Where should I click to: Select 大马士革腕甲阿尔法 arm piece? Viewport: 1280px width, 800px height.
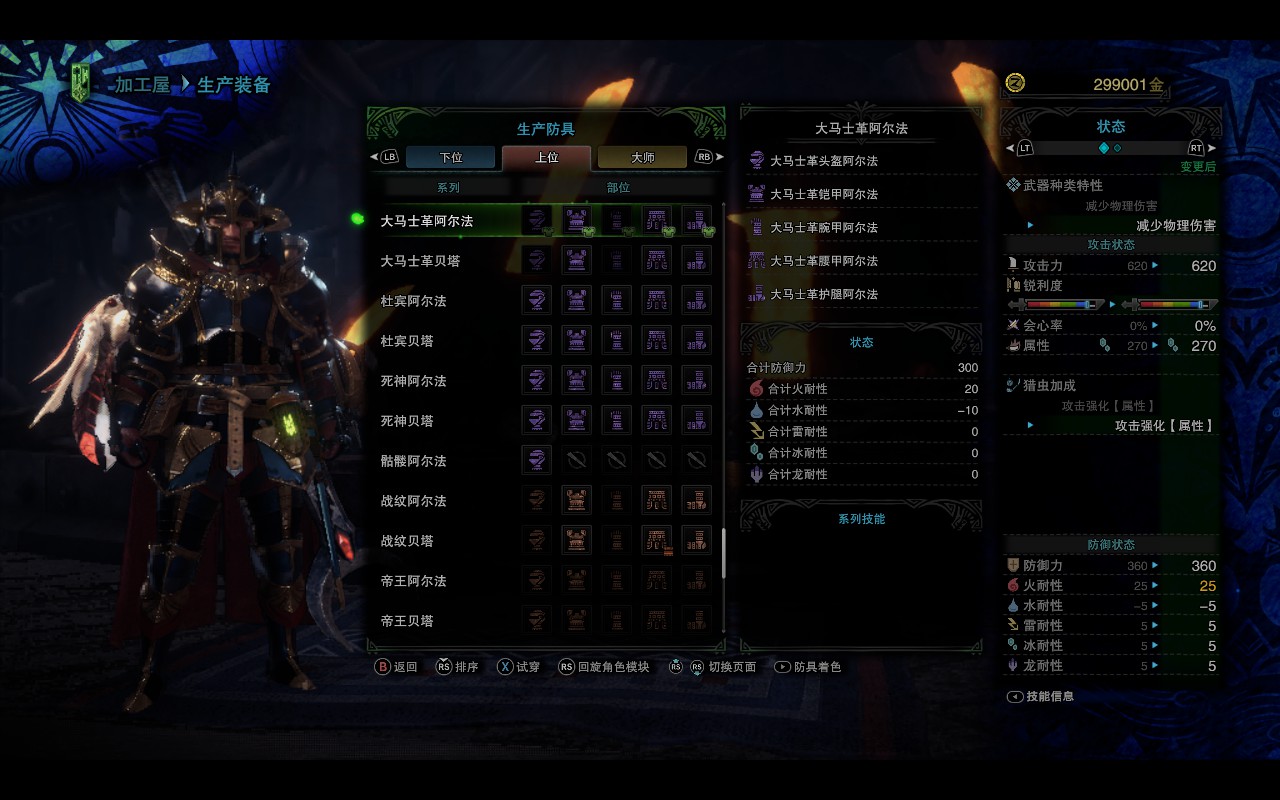pyautogui.click(x=823, y=228)
